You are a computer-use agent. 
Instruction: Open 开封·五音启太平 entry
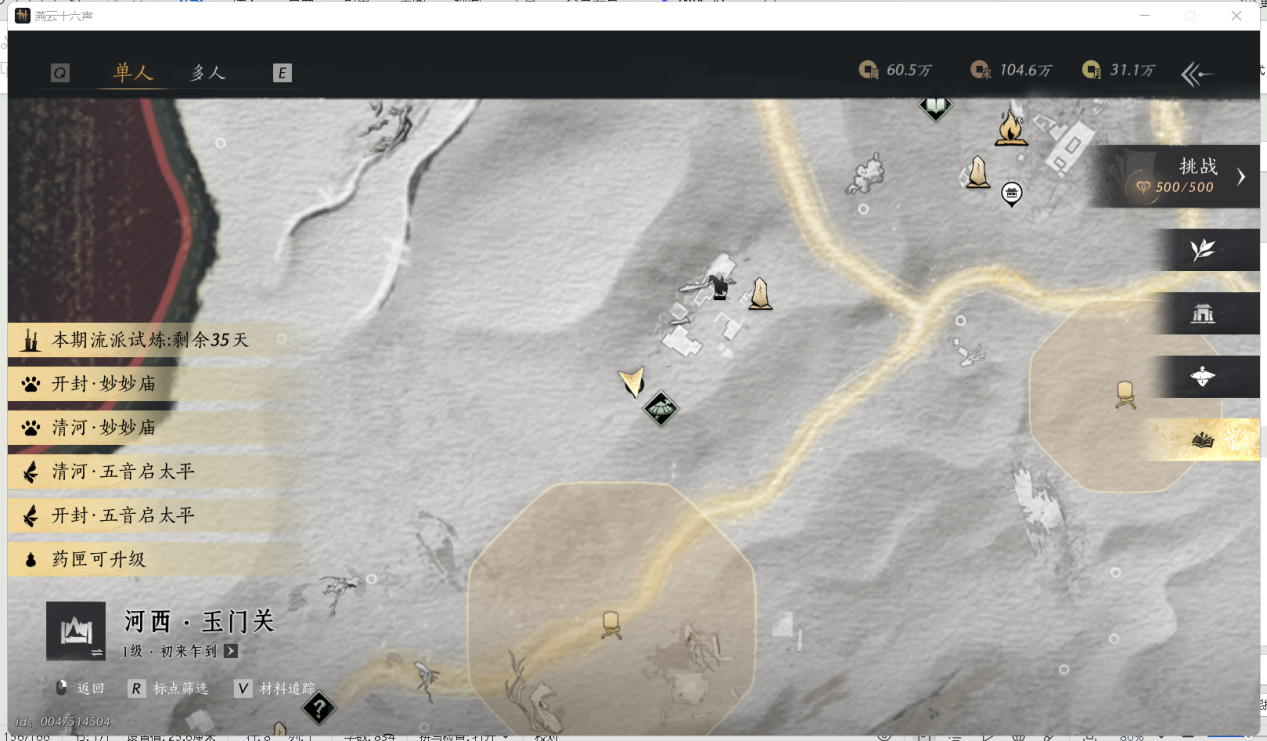[123, 516]
